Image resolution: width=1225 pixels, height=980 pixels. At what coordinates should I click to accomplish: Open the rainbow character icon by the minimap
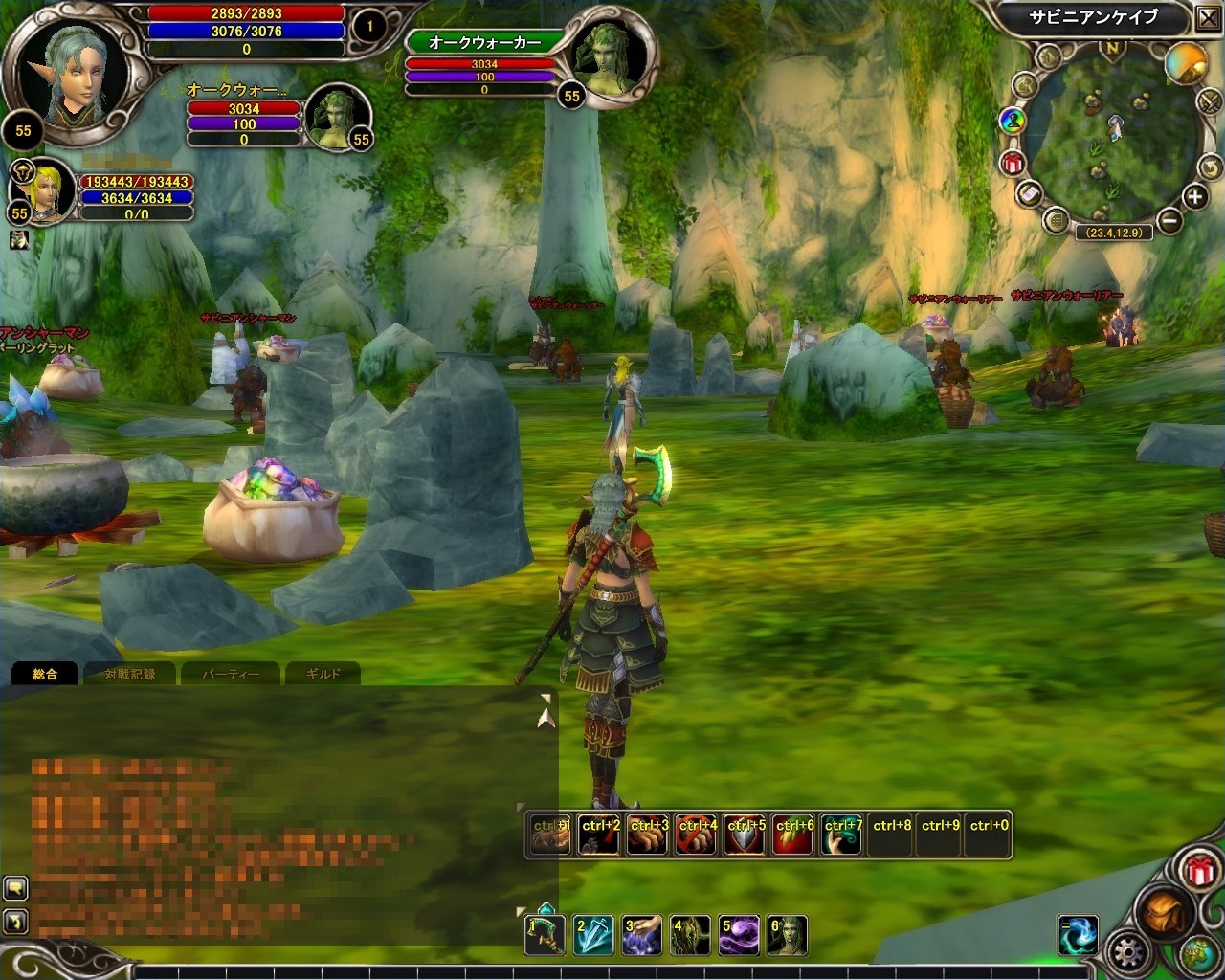point(1013,120)
